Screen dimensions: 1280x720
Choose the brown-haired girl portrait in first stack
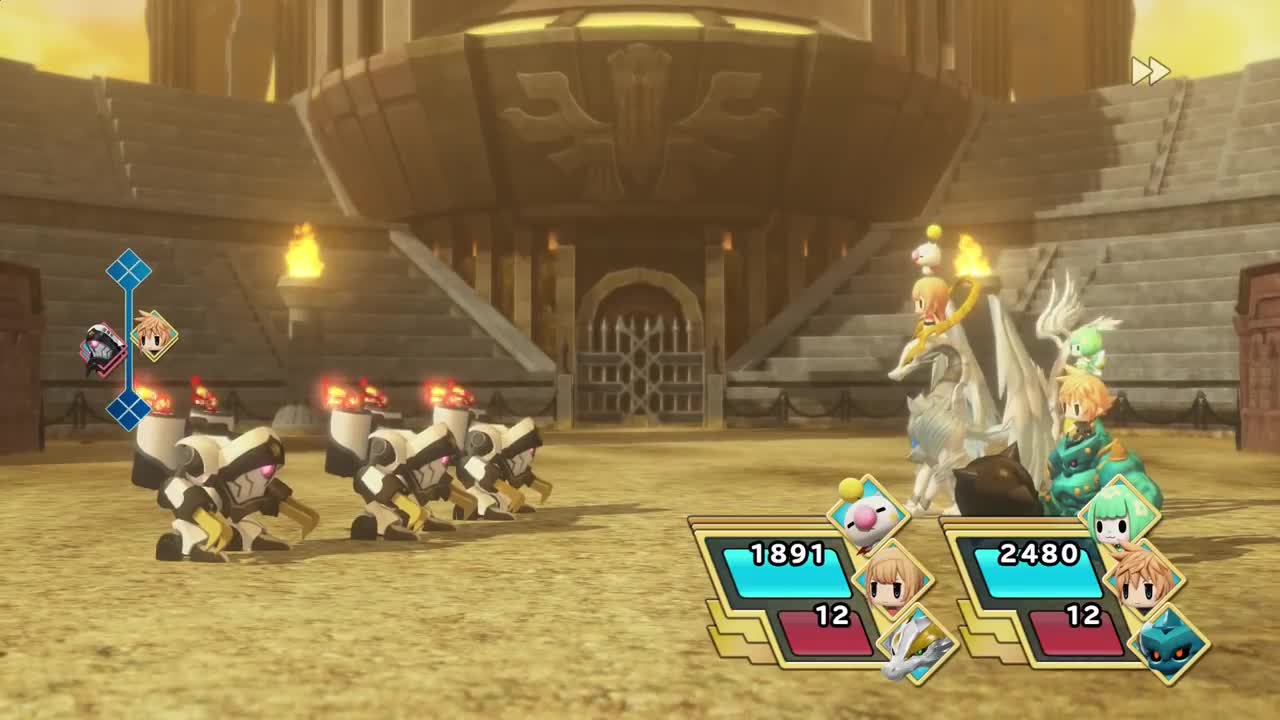[x=893, y=579]
